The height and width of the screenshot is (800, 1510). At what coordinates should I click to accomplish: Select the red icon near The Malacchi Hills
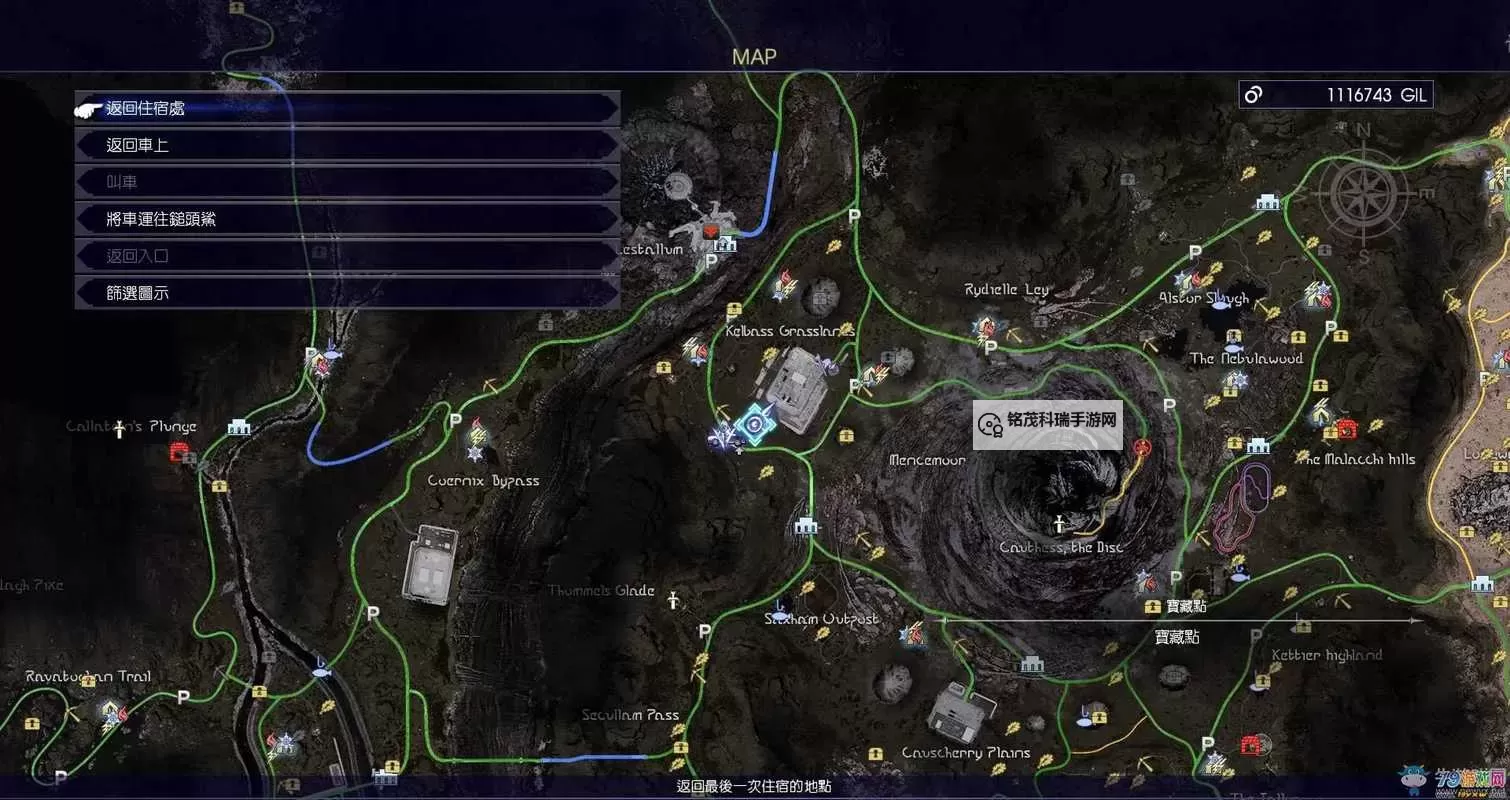tap(1346, 429)
